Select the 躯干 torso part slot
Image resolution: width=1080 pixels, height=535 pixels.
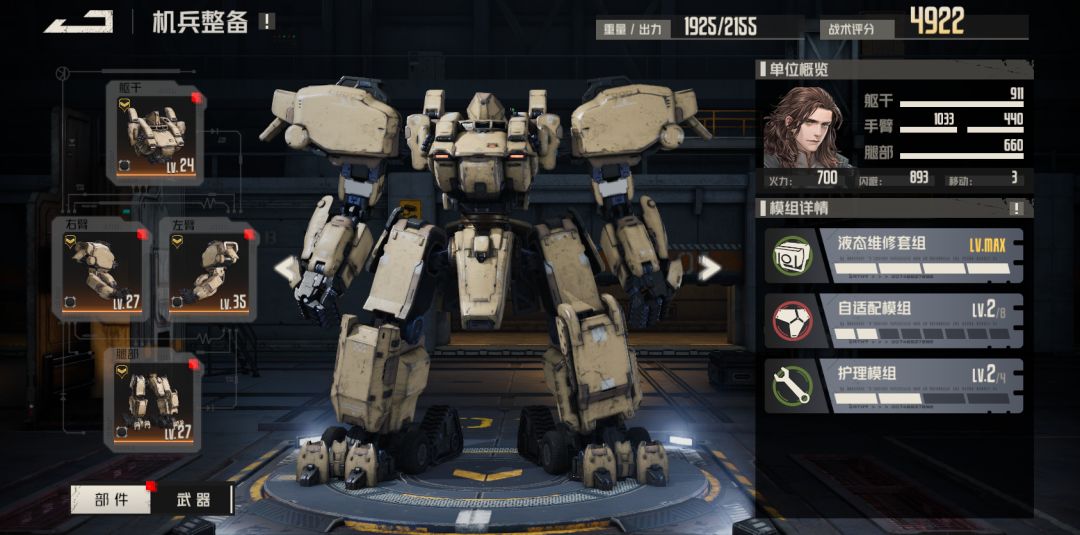(x=155, y=134)
